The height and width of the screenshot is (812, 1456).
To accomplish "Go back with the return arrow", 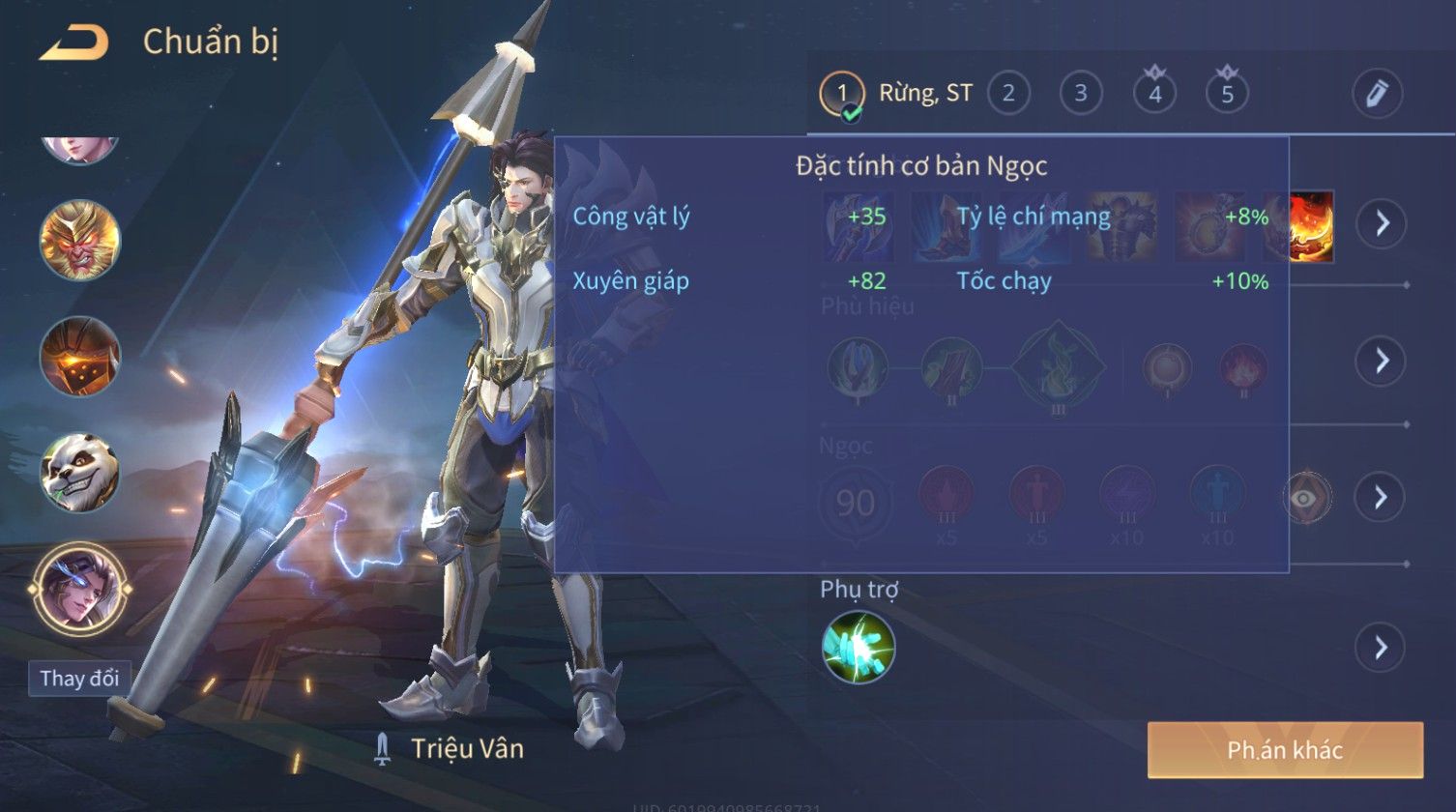I will pos(73,43).
